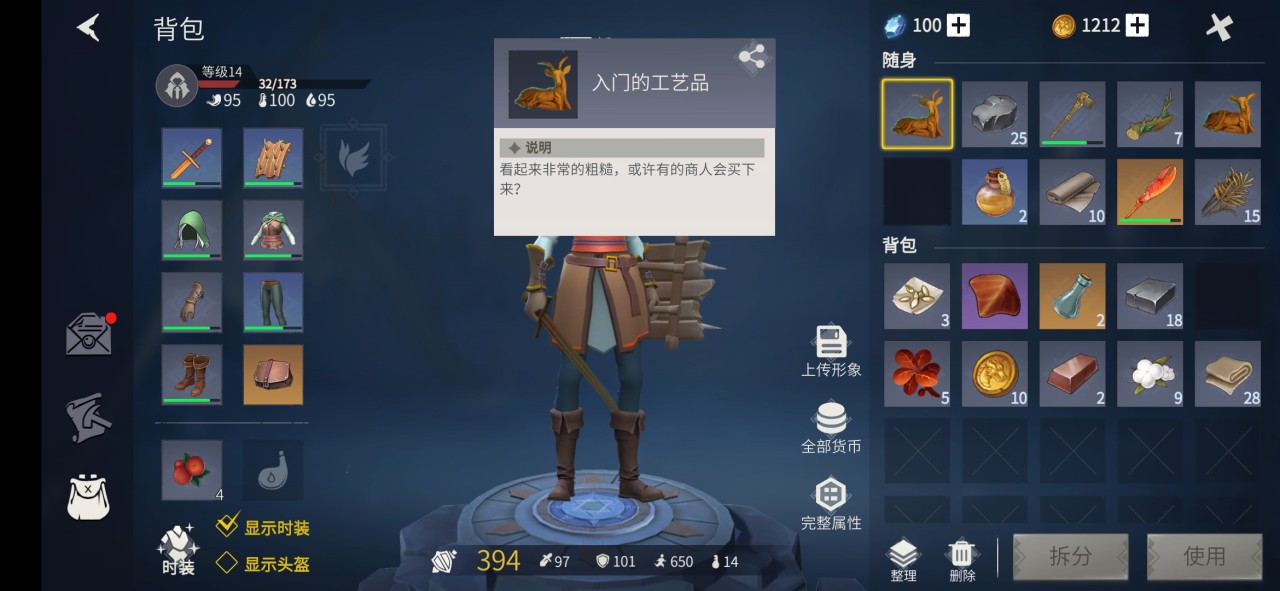Sort inventory with 整理 button
1280x591 pixels.
[x=903, y=560]
